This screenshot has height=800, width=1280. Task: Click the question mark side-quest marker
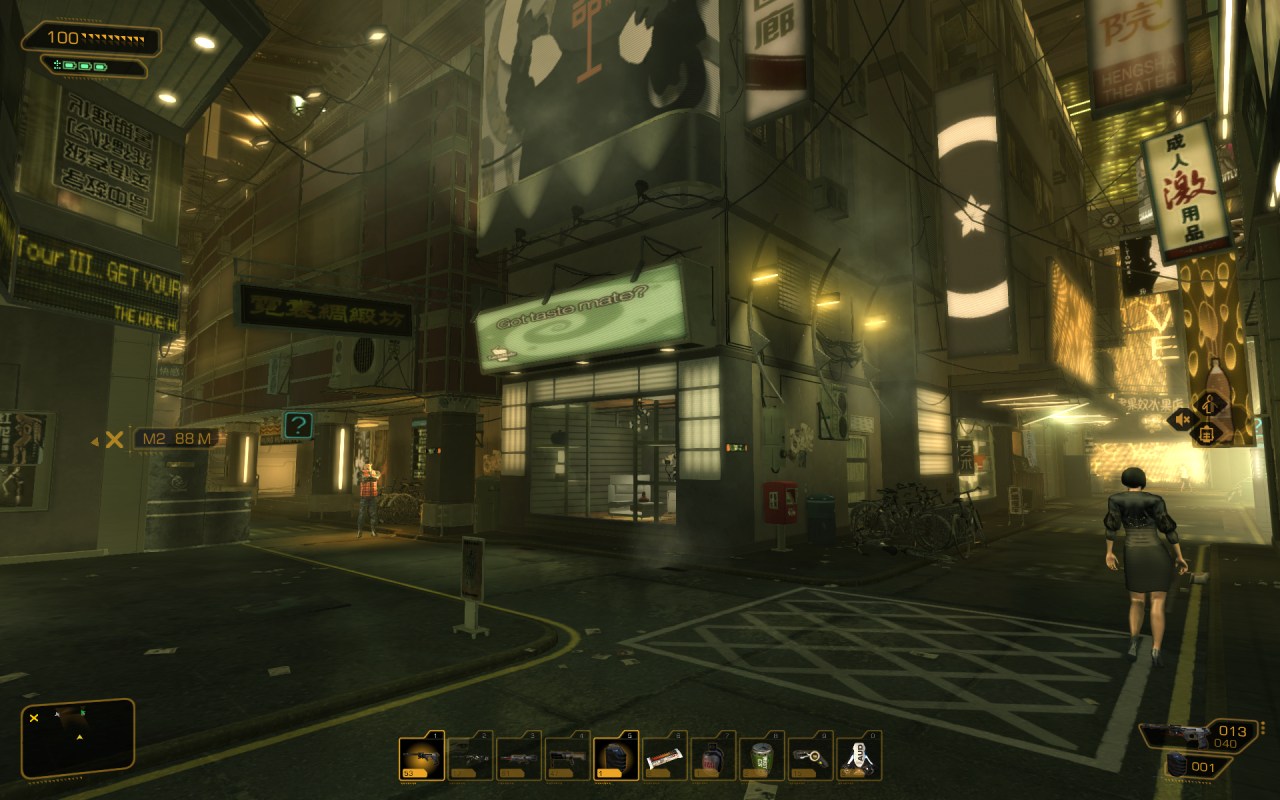click(x=298, y=425)
